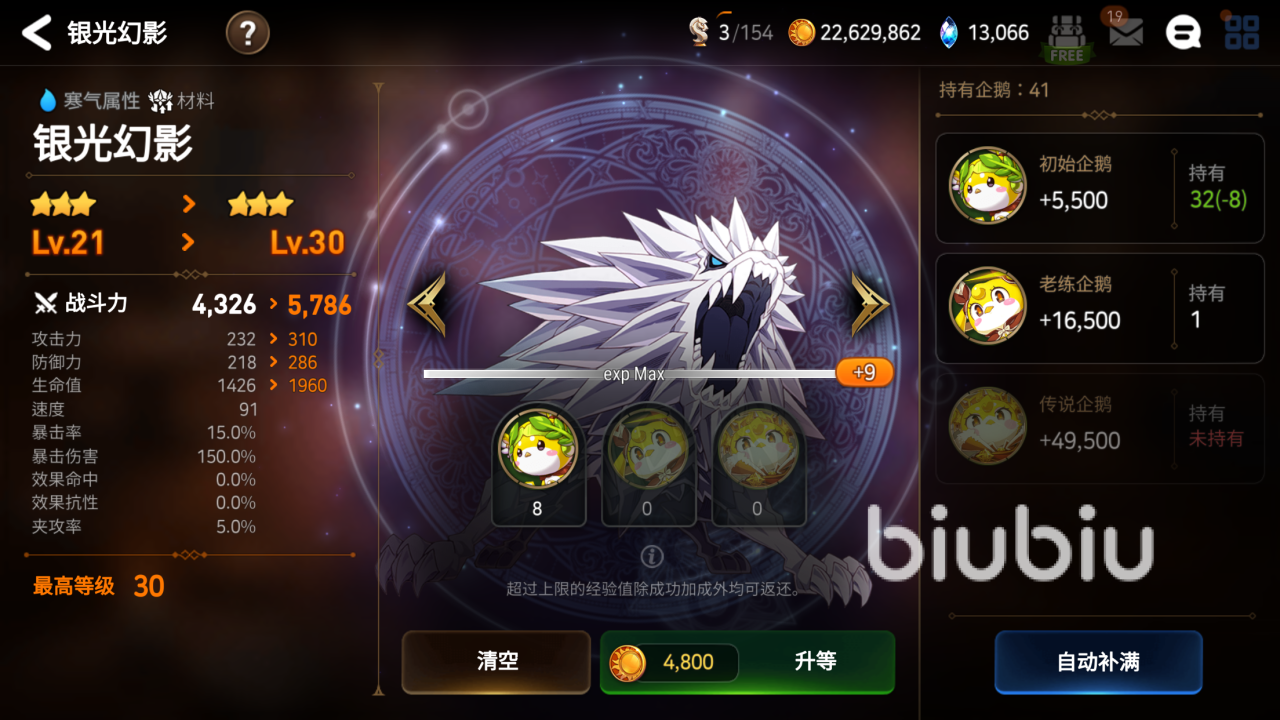
Task: View the 最高等级 30 label
Action: pos(95,586)
